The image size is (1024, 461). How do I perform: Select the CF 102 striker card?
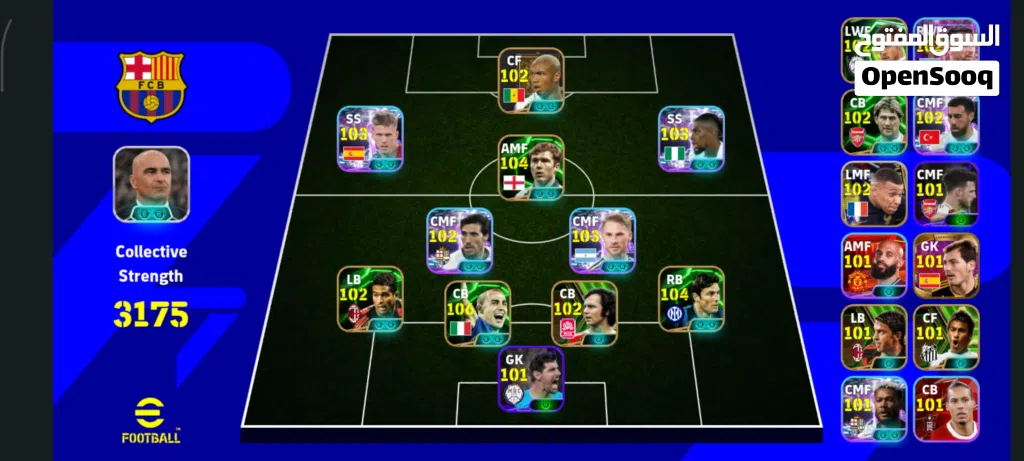pyautogui.click(x=531, y=81)
